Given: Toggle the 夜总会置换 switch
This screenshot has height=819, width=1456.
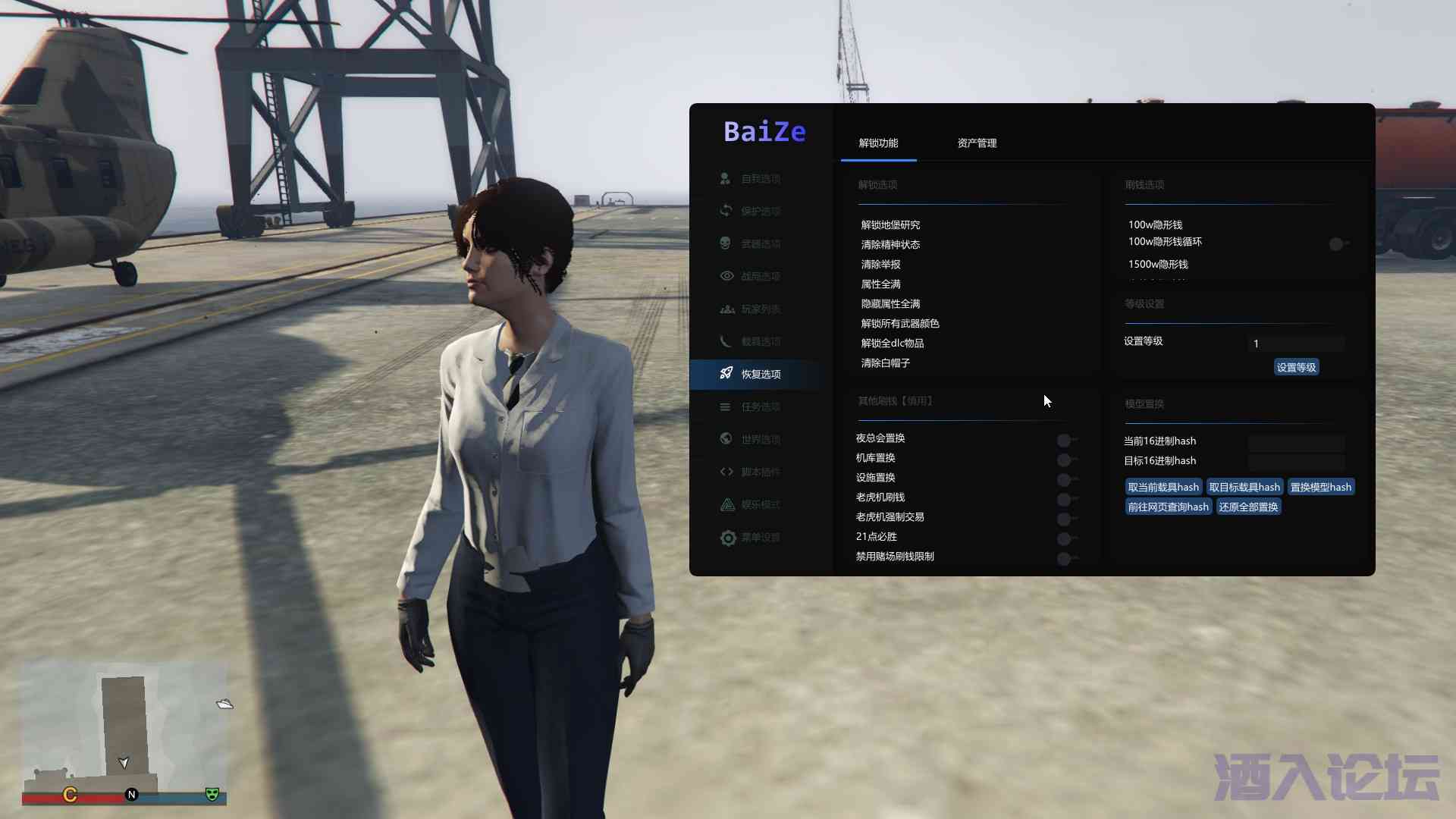Looking at the screenshot, I should (x=1065, y=441).
